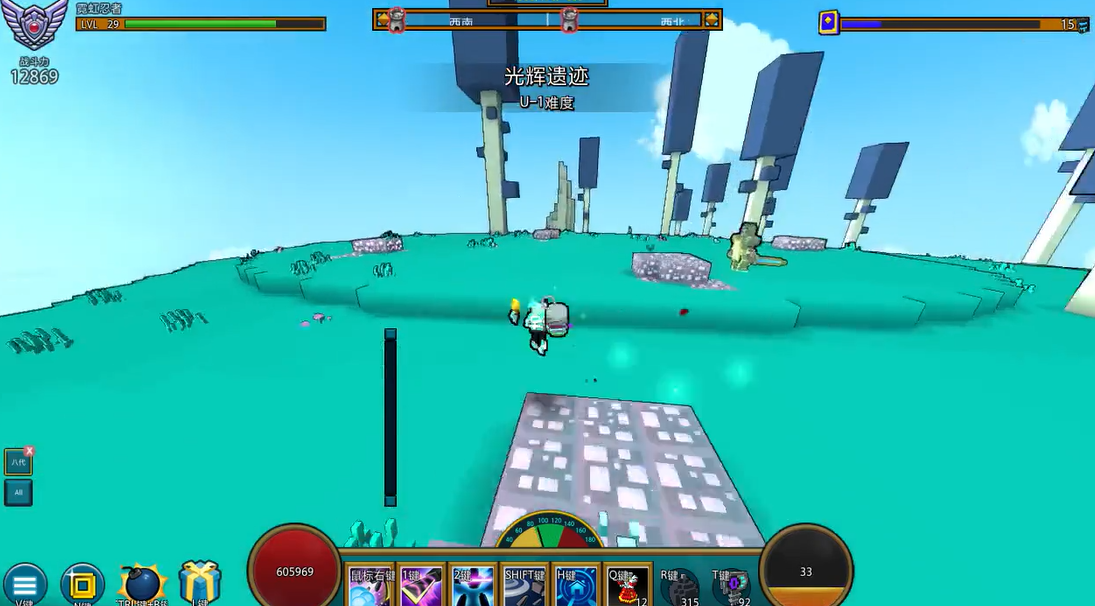Image resolution: width=1095 pixels, height=606 pixels.
Task: Select the blue bomb icon
Action: [x=143, y=584]
